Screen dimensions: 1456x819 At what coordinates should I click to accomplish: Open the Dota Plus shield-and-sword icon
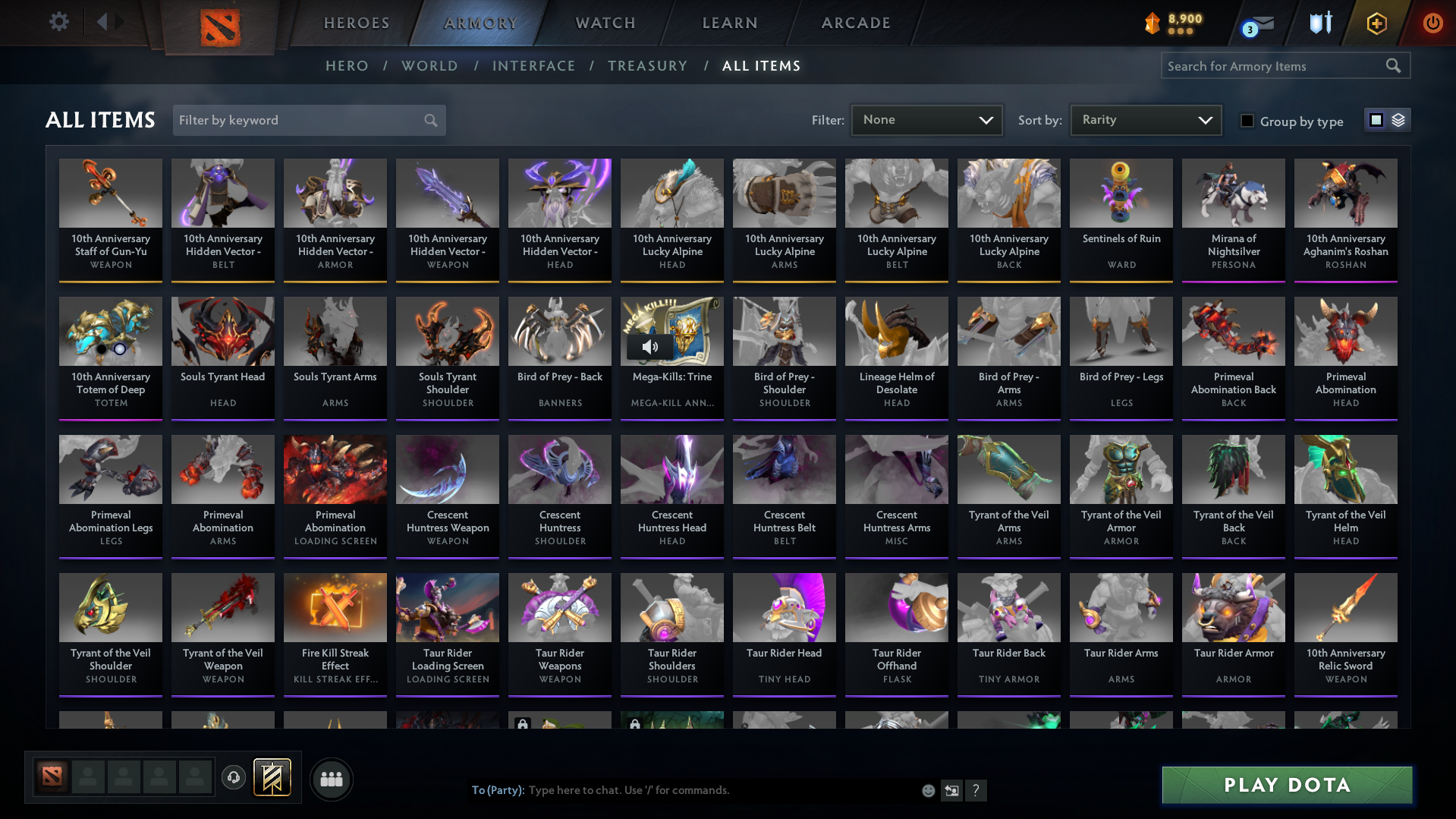click(x=1320, y=23)
